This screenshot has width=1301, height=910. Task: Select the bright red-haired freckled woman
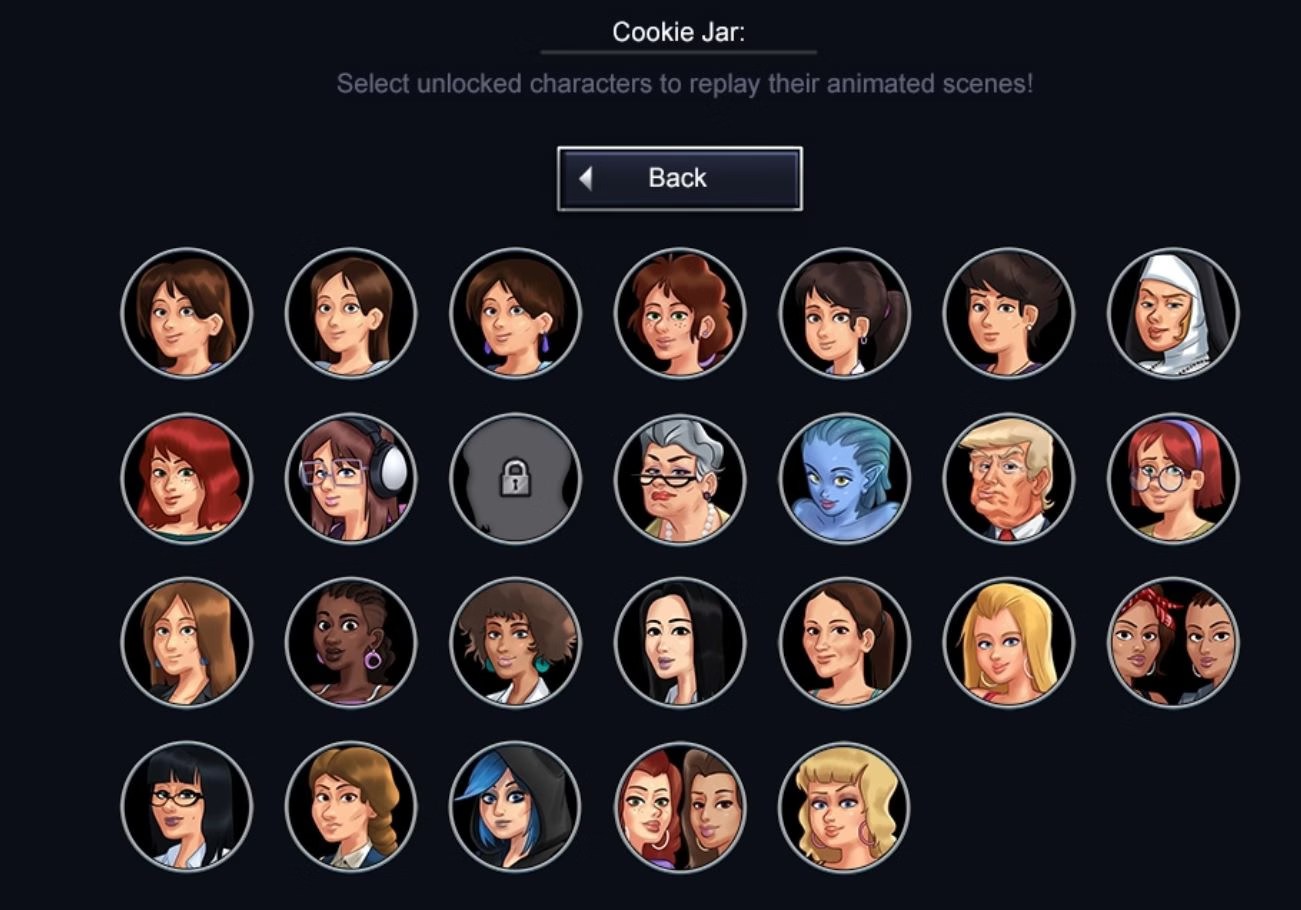187,479
